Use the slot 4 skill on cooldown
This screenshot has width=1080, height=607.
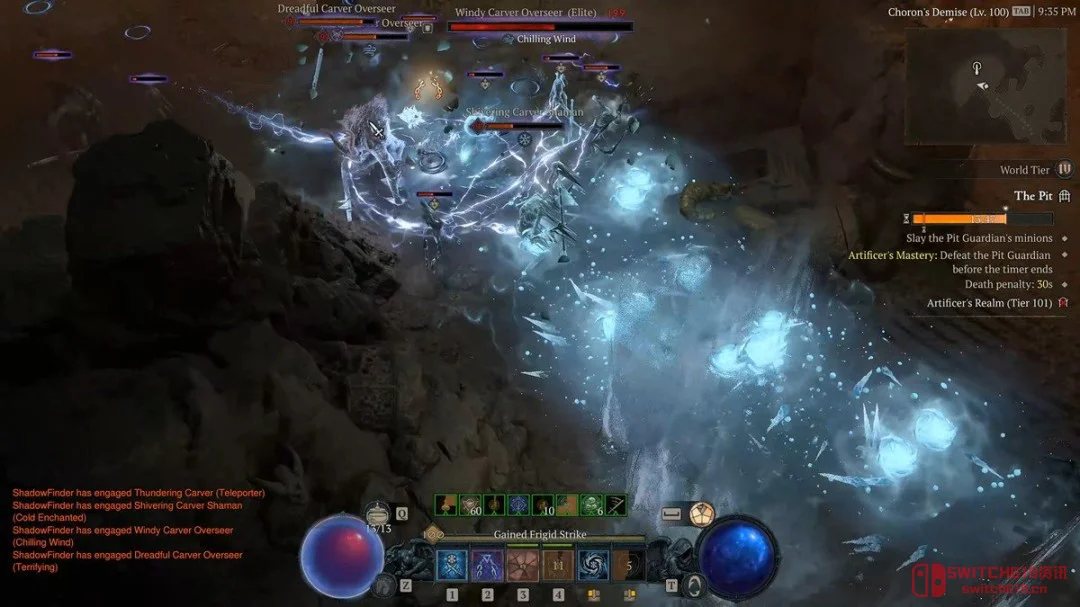pos(558,566)
